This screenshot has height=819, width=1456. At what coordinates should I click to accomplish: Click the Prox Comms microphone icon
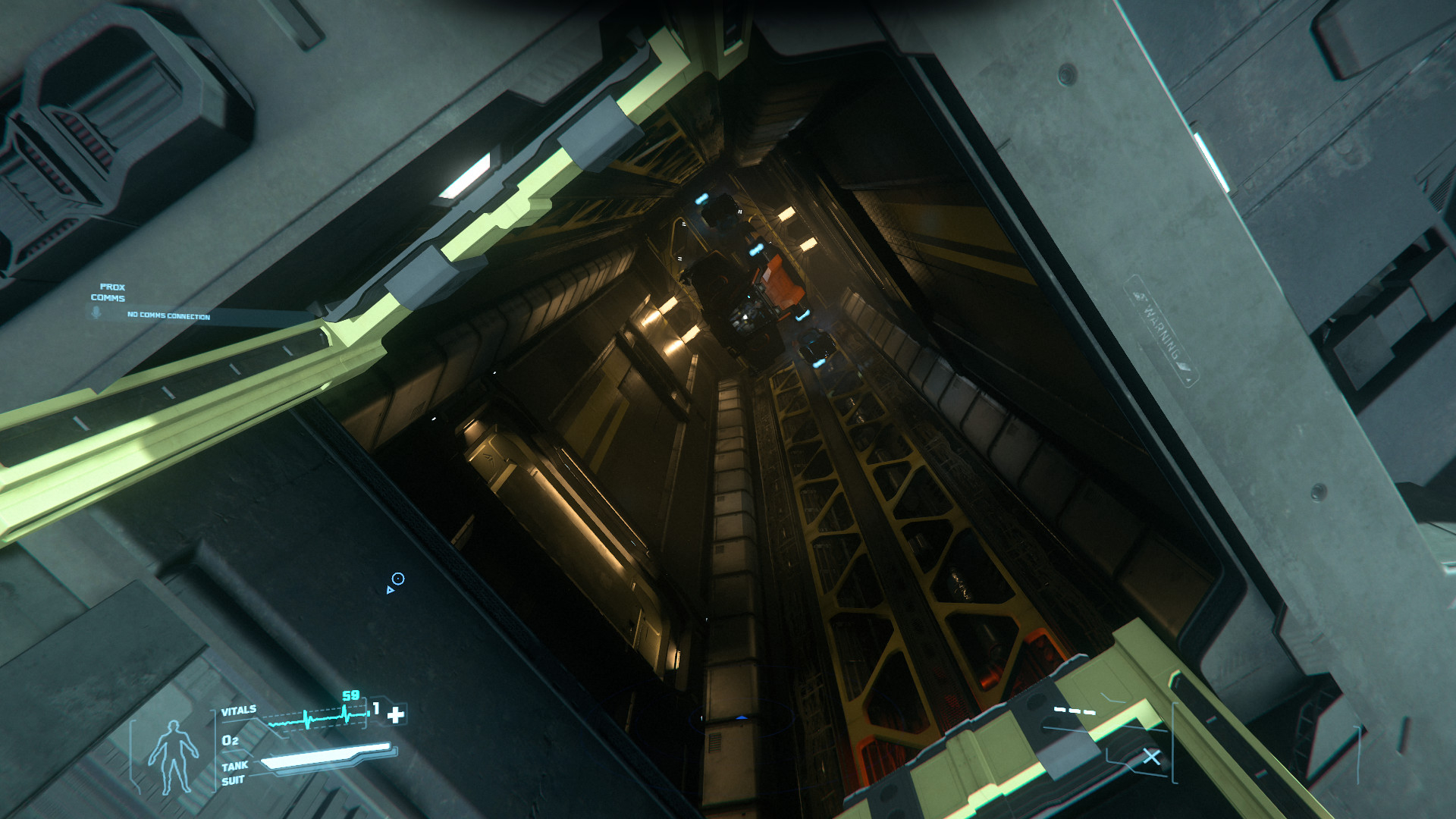[96, 312]
